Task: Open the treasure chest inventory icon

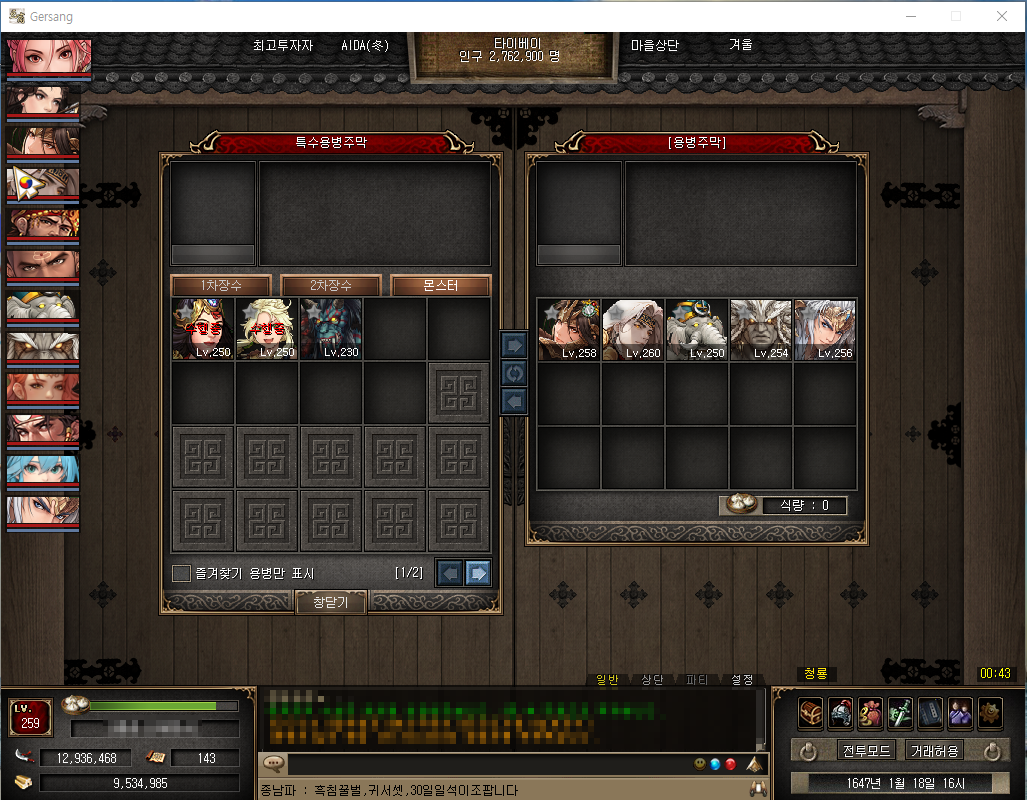Action: tap(810, 713)
